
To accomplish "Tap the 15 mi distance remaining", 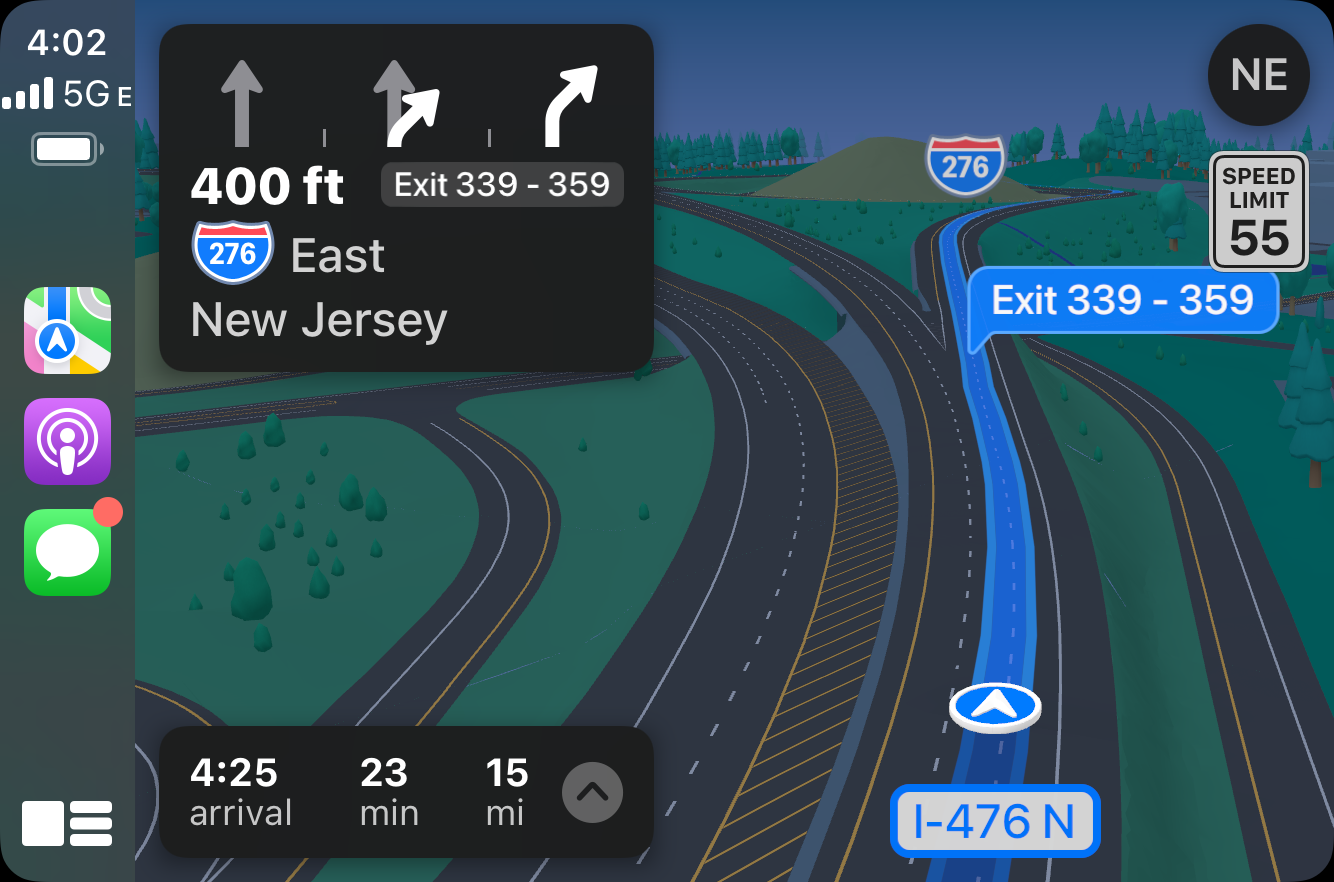I will [507, 792].
